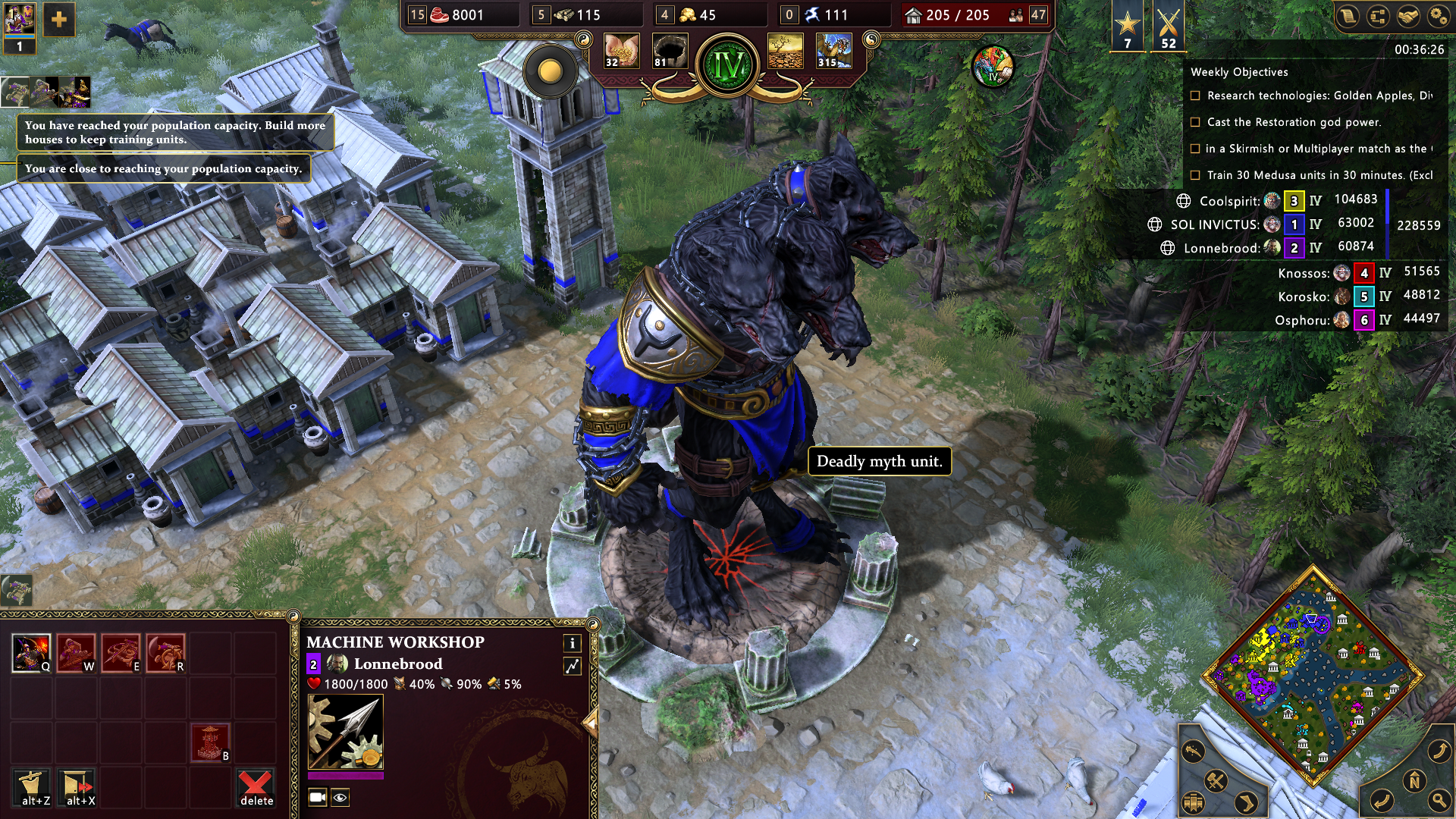Reset camera to north with compass button
Image resolution: width=1456 pixels, height=819 pixels.
(x=1414, y=780)
